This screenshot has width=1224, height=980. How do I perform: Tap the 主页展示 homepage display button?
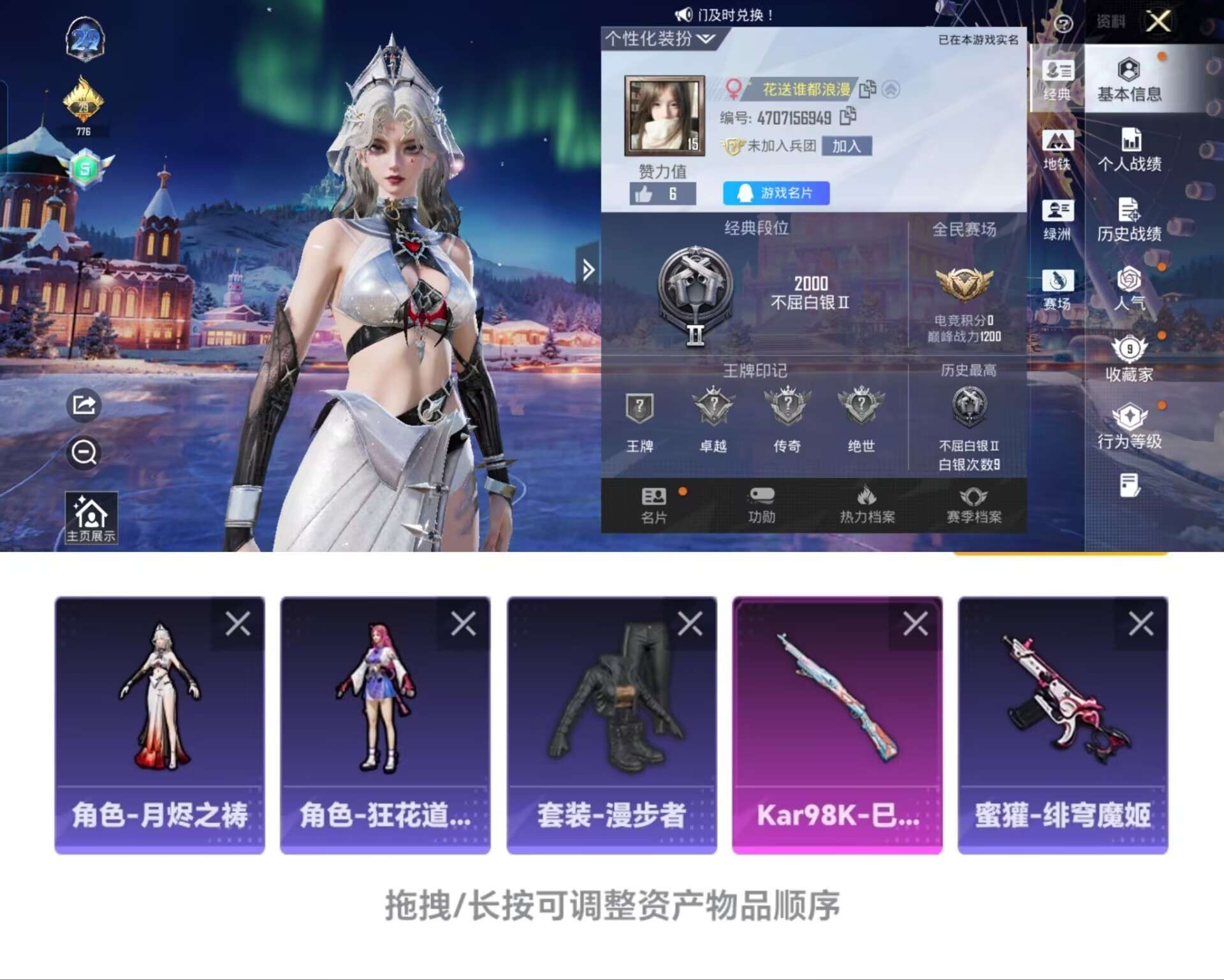[91, 518]
